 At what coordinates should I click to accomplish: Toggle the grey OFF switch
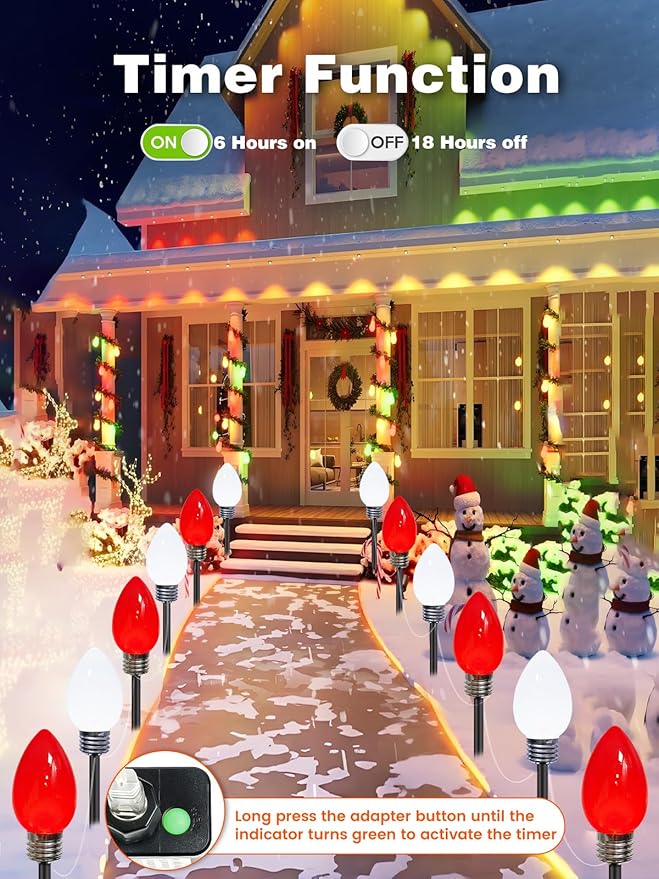point(372,142)
